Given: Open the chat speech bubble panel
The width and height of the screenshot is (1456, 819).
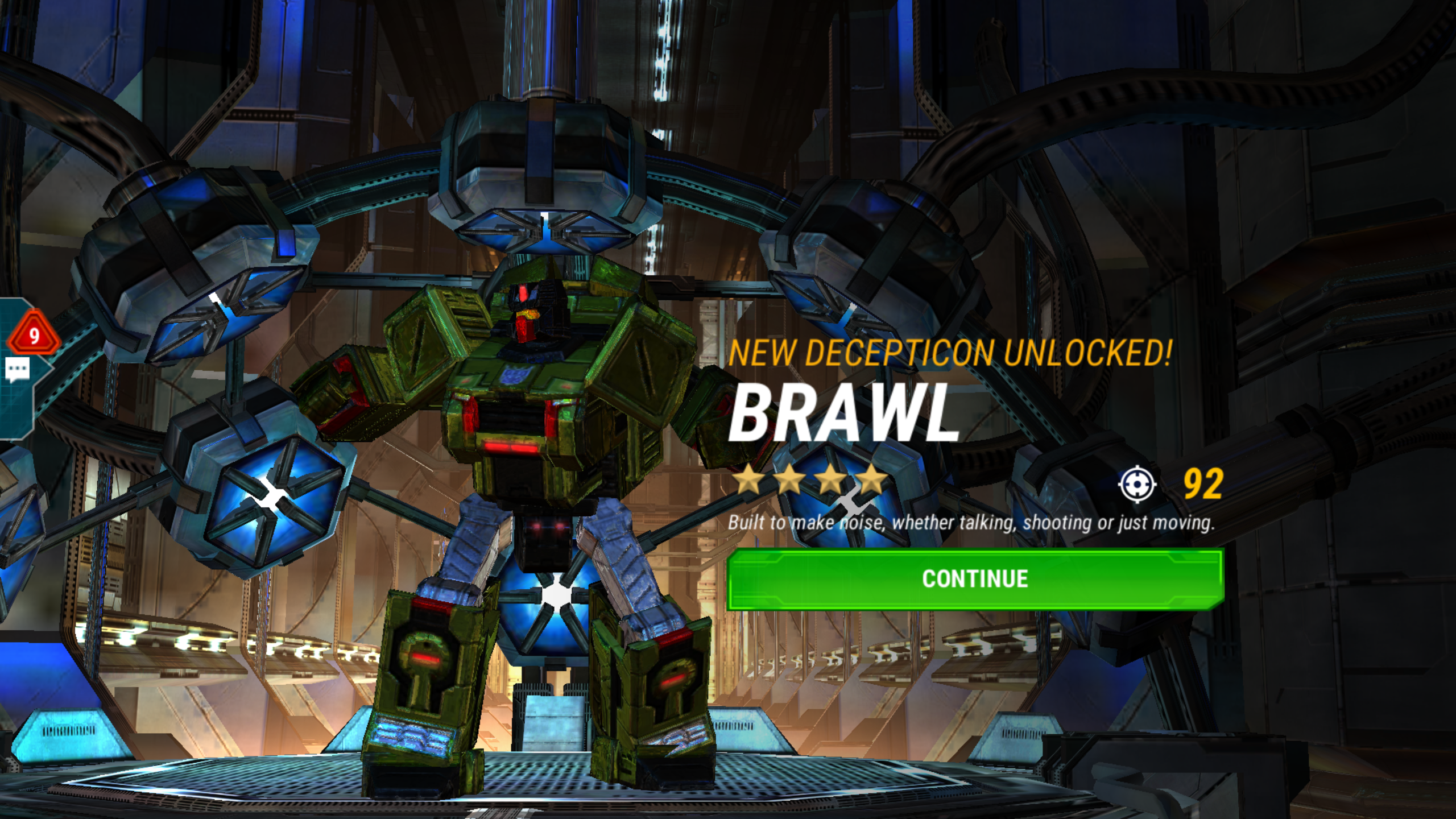Looking at the screenshot, I should (x=17, y=370).
